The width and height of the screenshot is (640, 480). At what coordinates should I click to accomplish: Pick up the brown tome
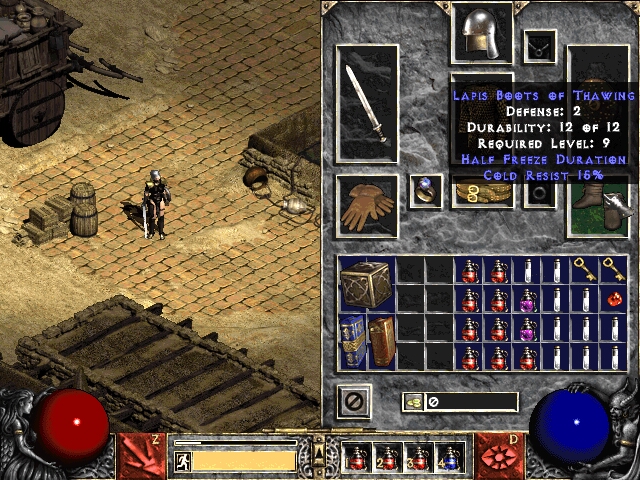point(381,341)
